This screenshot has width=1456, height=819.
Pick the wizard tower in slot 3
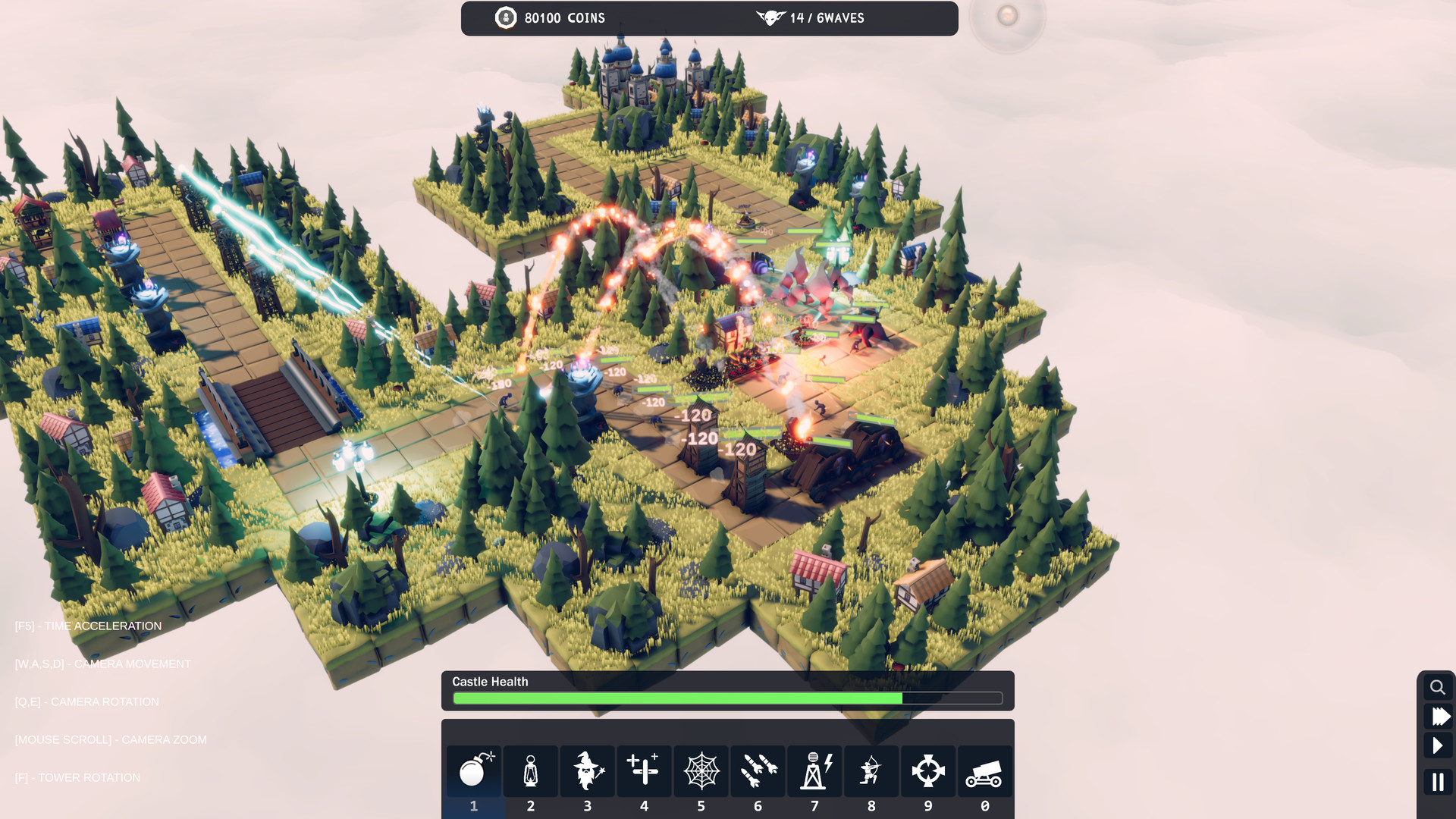tap(587, 770)
